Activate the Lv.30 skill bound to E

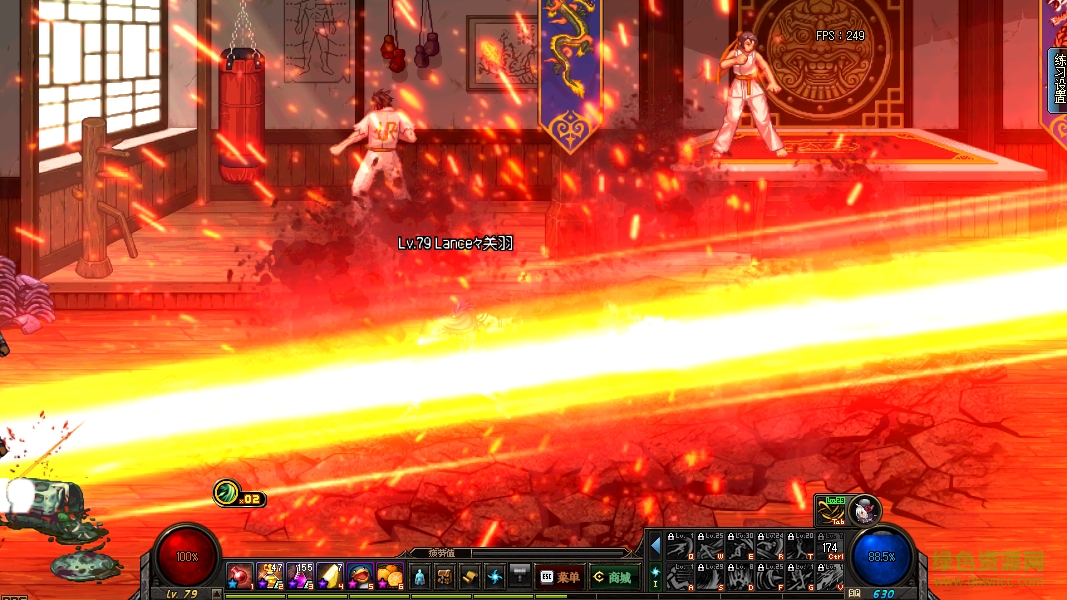(x=740, y=547)
